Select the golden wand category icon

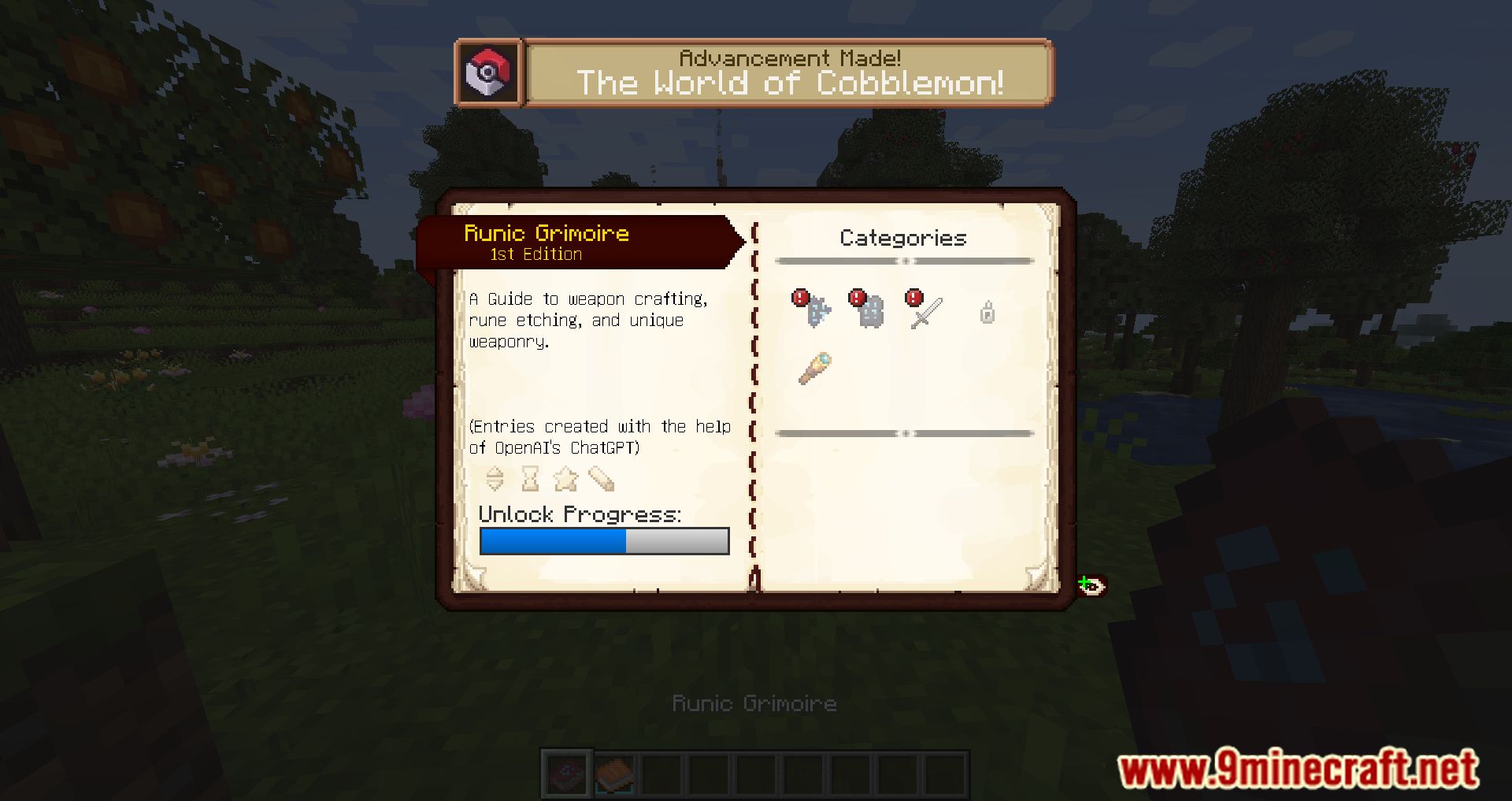tap(815, 369)
